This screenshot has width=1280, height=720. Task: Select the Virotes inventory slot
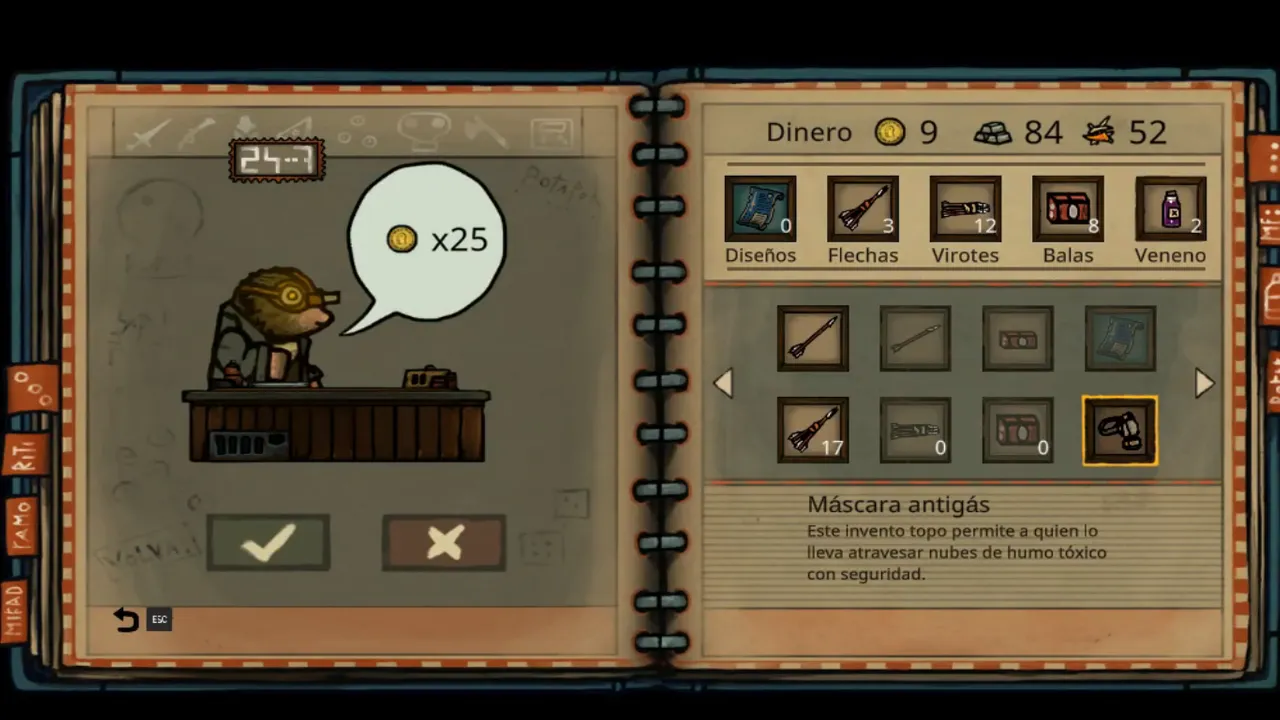tap(965, 209)
